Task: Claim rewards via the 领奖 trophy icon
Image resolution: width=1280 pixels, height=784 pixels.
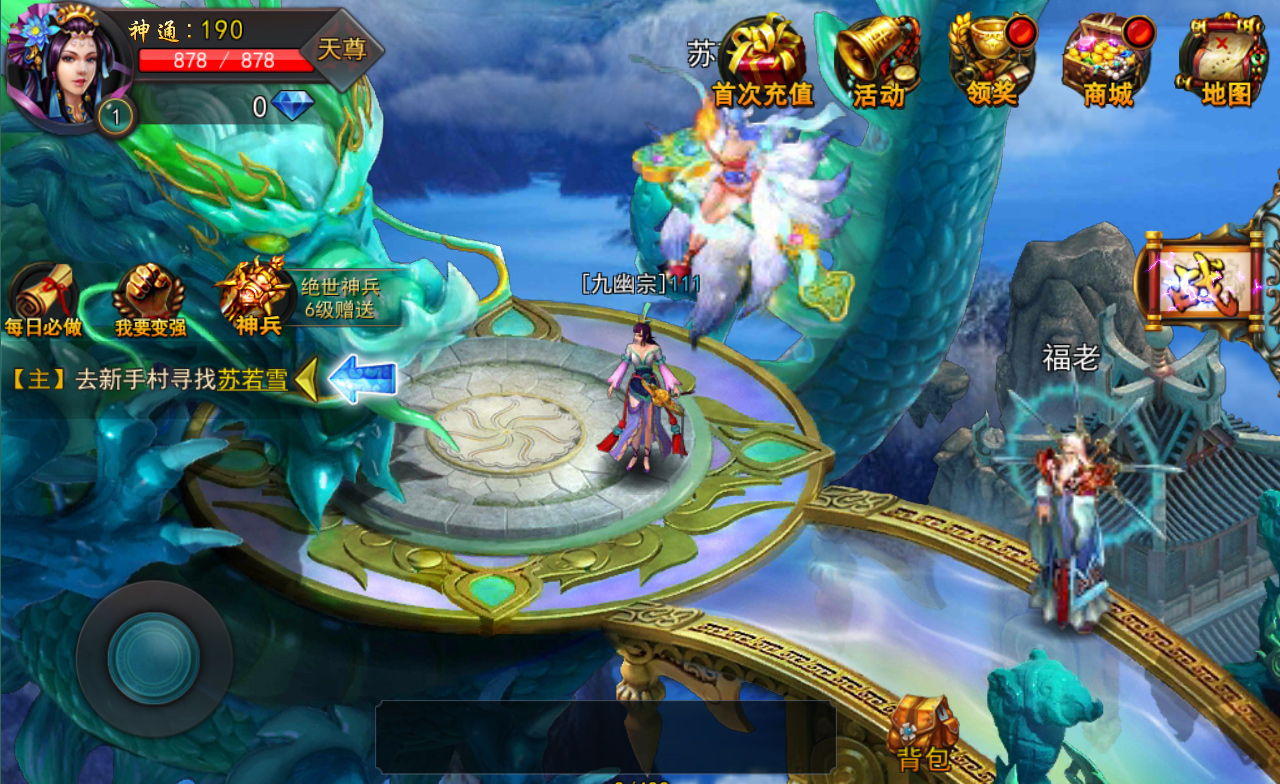Action: point(991,58)
